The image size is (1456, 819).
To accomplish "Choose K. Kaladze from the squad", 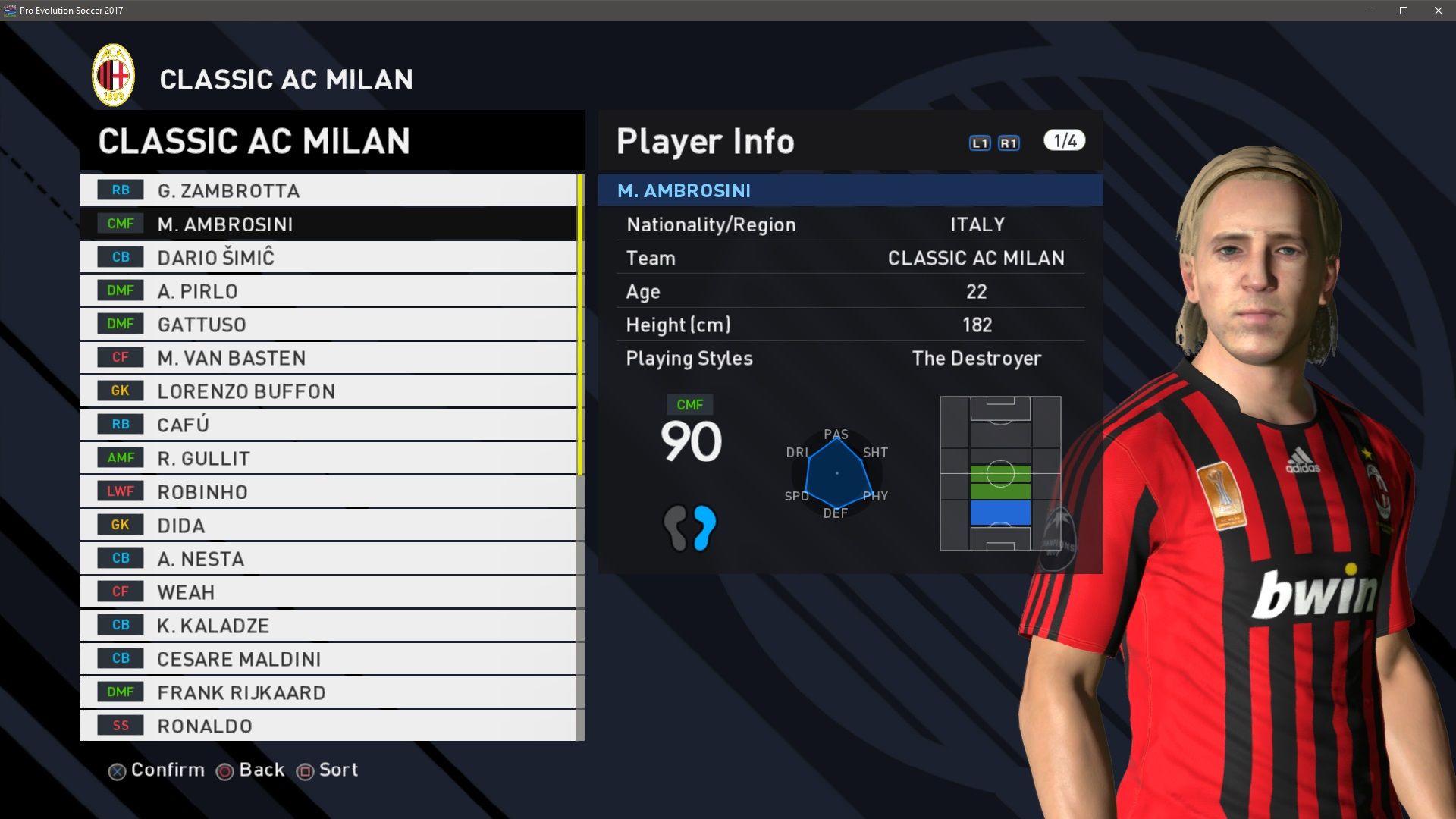I will (x=327, y=625).
